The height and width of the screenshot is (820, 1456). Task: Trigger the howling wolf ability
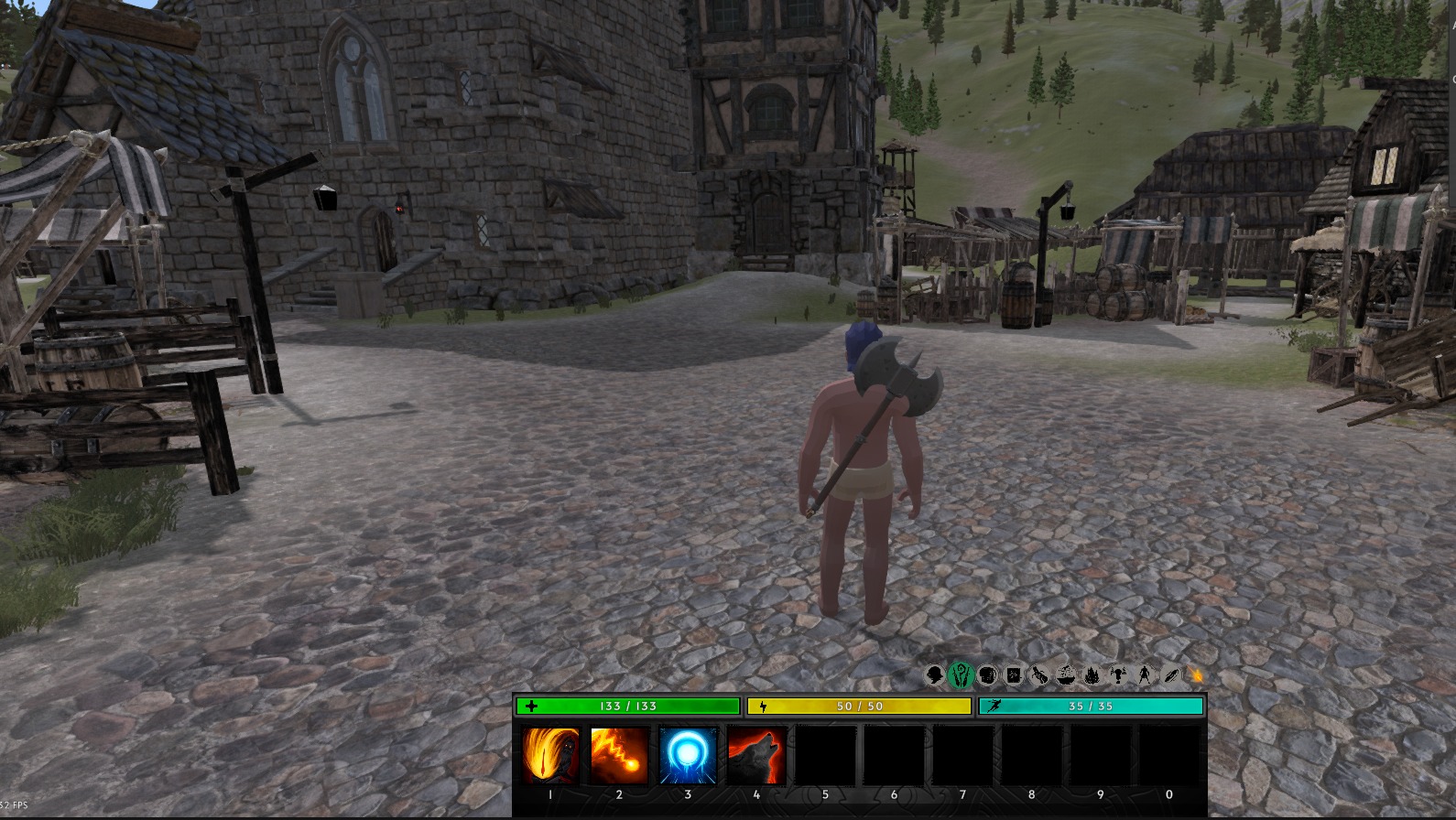coord(756,756)
